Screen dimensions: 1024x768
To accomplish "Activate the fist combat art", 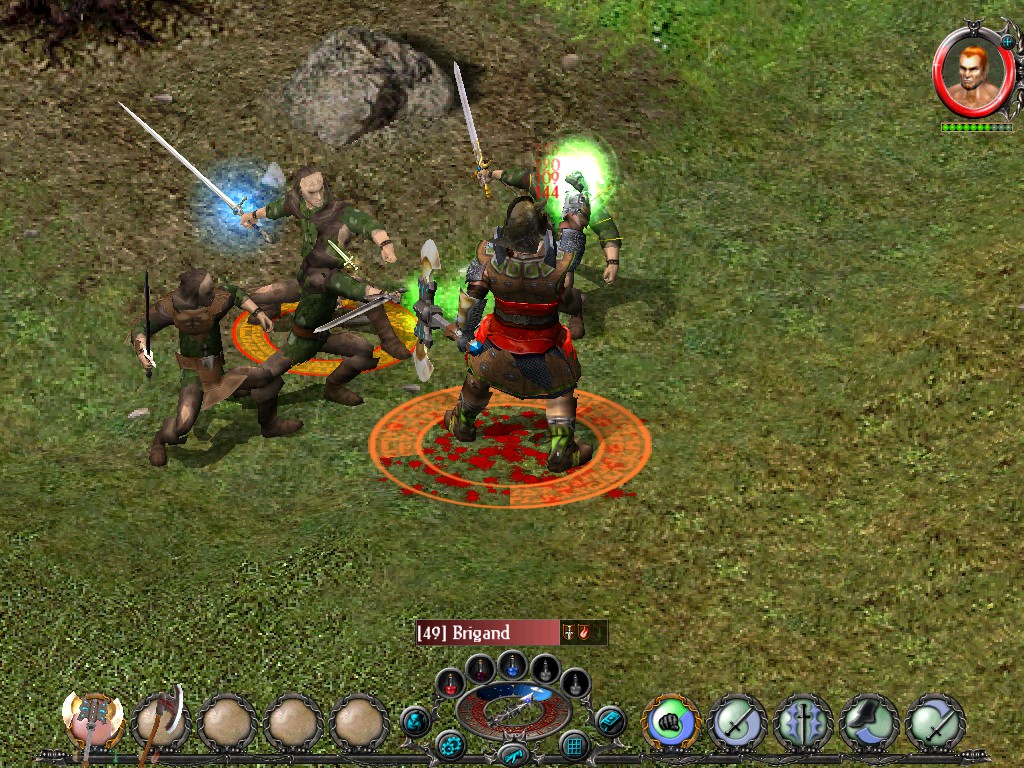I will 671,722.
